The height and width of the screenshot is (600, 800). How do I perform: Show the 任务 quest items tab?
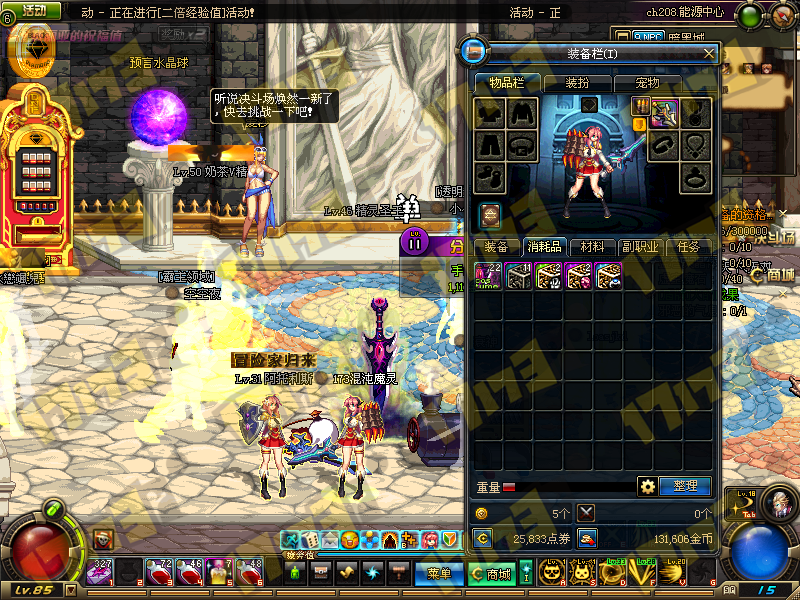688,247
